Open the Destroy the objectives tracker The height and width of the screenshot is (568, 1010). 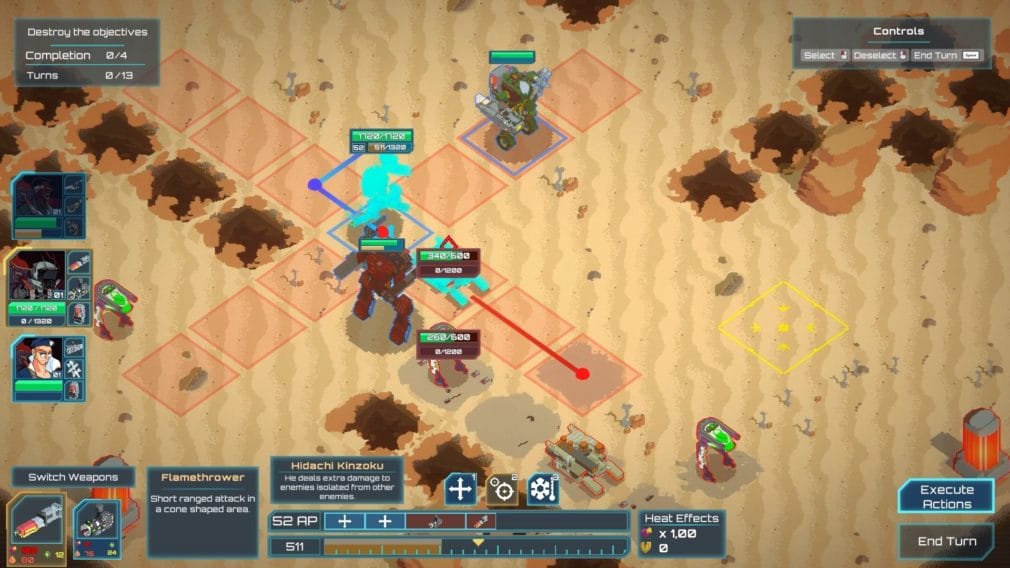coord(86,32)
